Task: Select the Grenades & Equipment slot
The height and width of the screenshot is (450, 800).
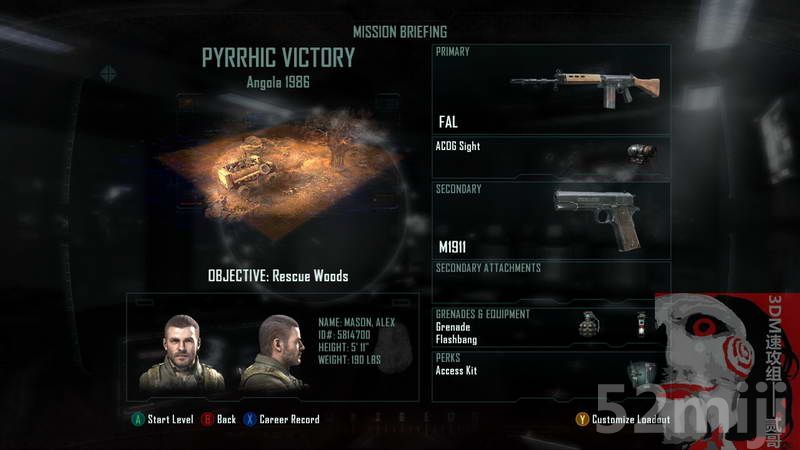Action: point(551,327)
